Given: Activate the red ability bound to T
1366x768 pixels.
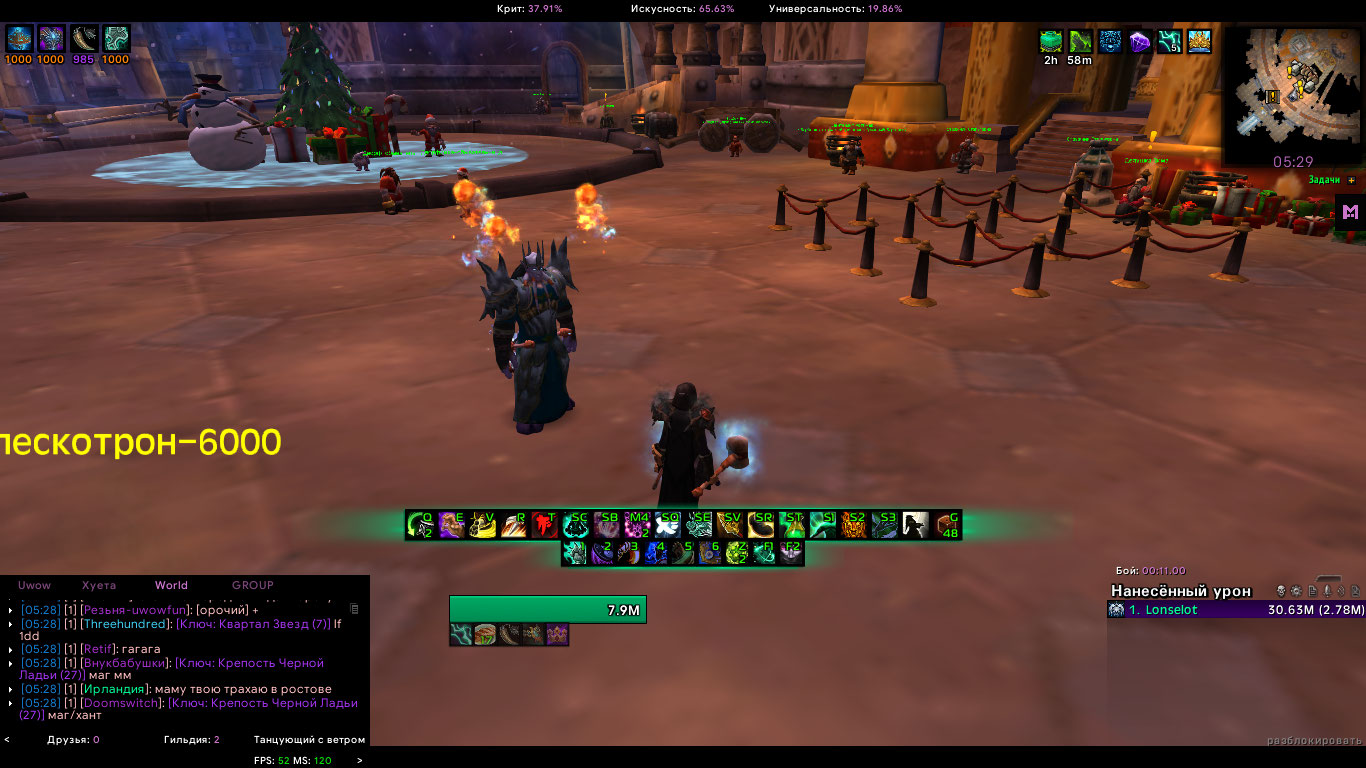Looking at the screenshot, I should coord(544,525).
